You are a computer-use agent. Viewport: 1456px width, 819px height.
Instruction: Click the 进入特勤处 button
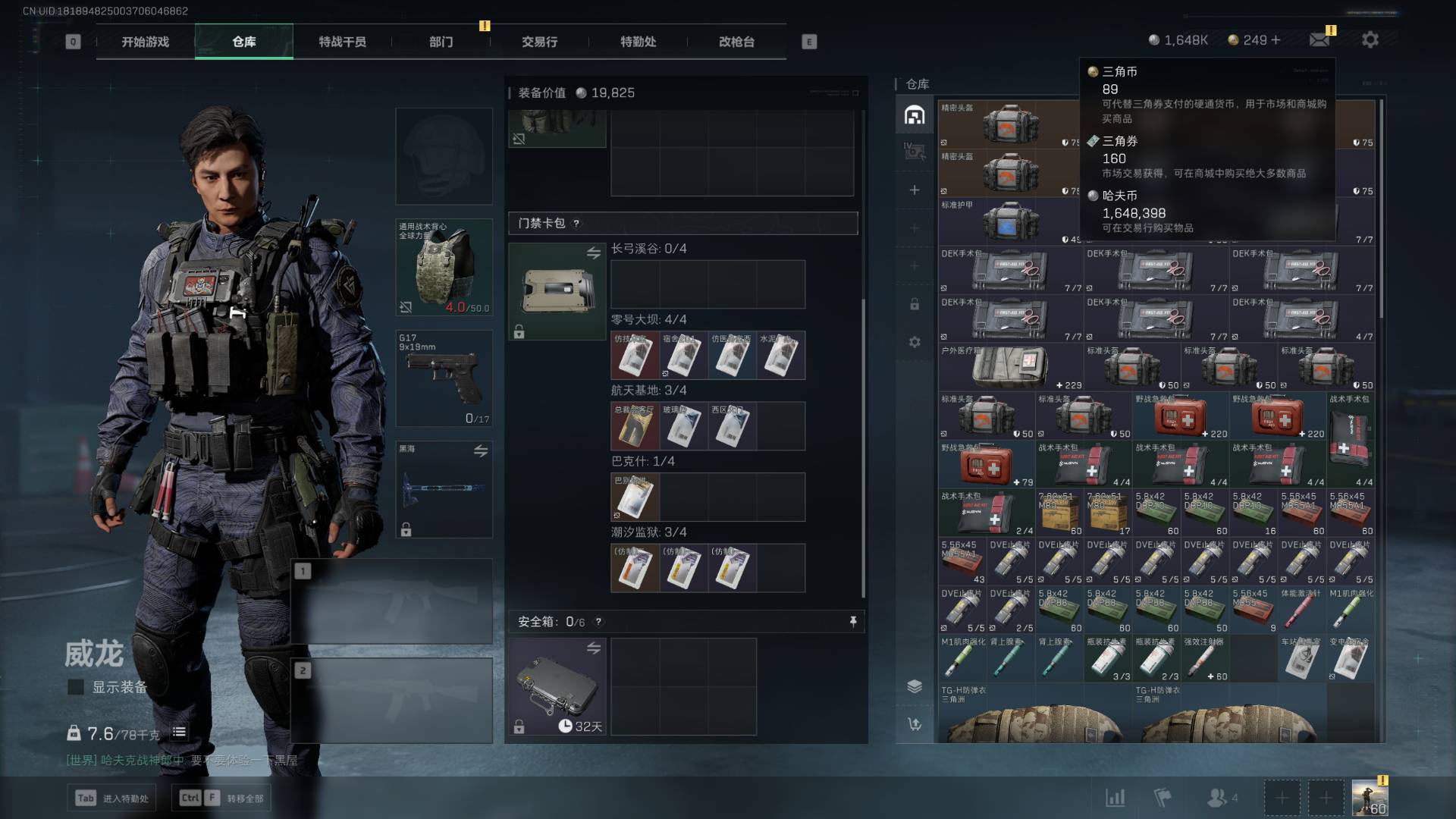(x=114, y=798)
